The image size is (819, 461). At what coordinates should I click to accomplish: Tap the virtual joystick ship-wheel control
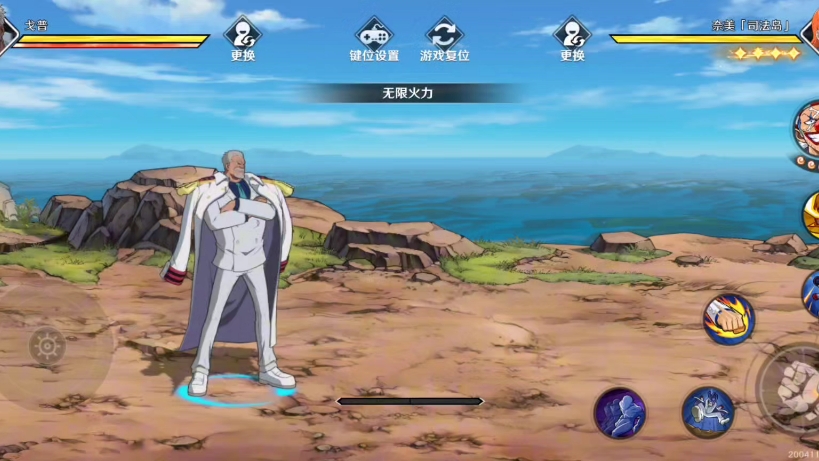[47, 346]
